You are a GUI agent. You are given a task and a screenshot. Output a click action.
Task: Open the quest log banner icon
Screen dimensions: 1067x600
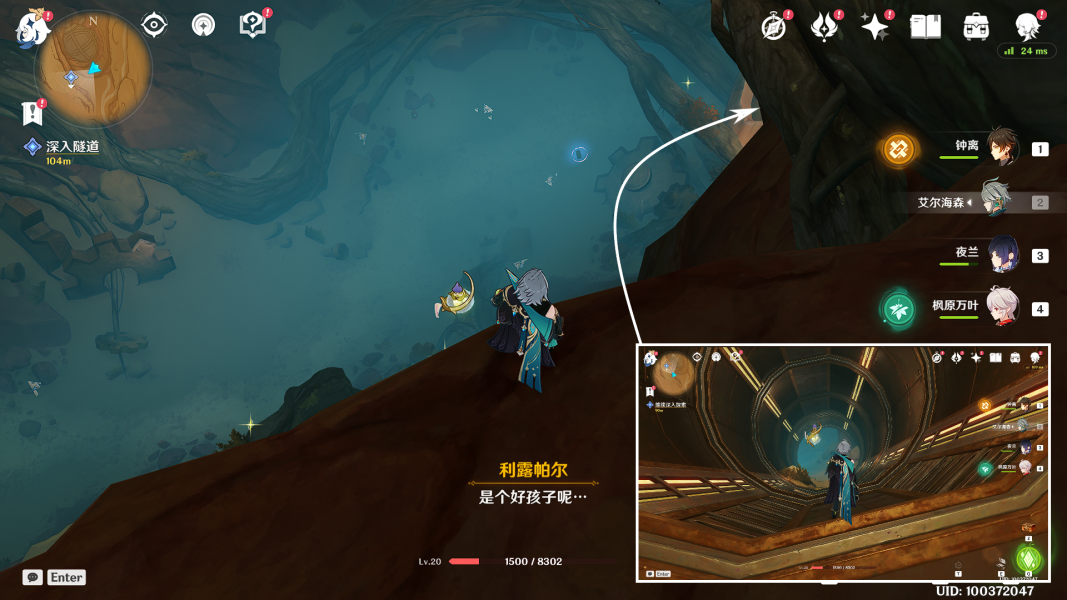tap(32, 112)
